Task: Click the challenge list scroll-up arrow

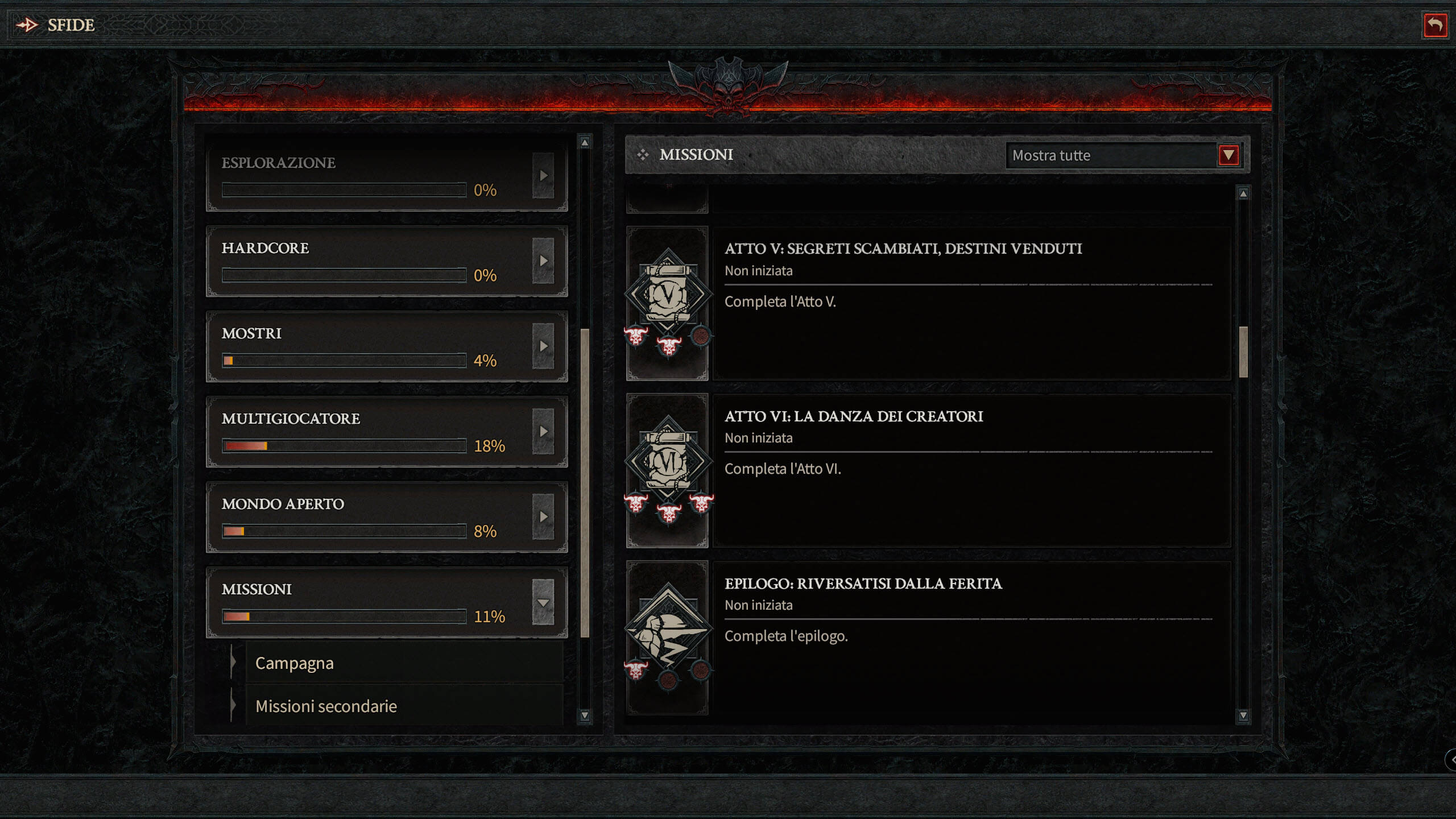Action: point(1243,194)
